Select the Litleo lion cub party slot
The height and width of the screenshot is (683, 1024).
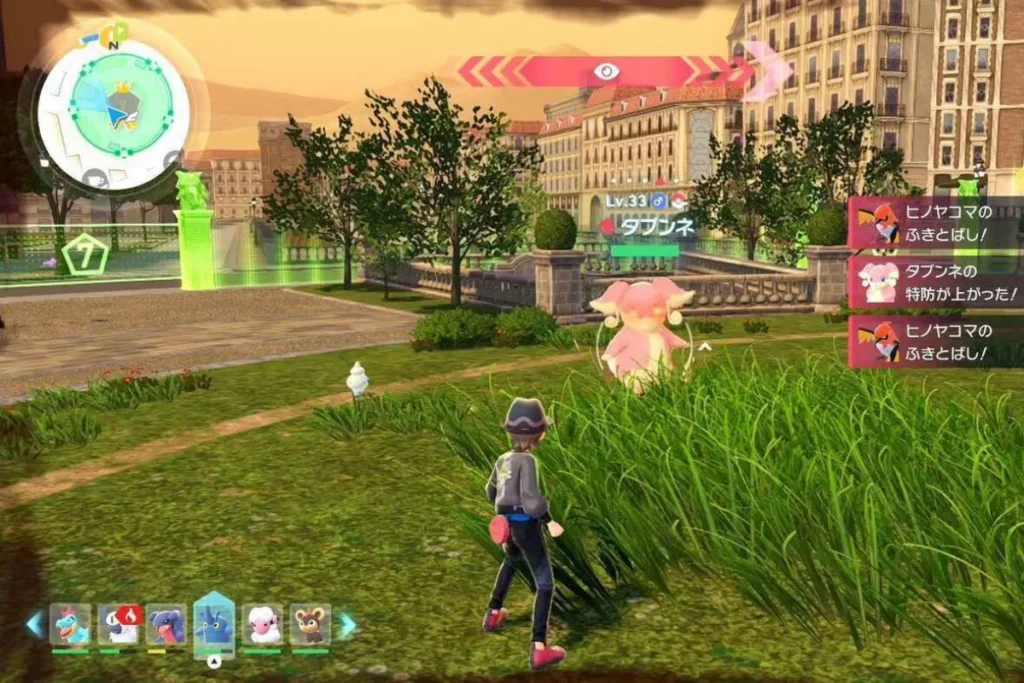[x=310, y=624]
